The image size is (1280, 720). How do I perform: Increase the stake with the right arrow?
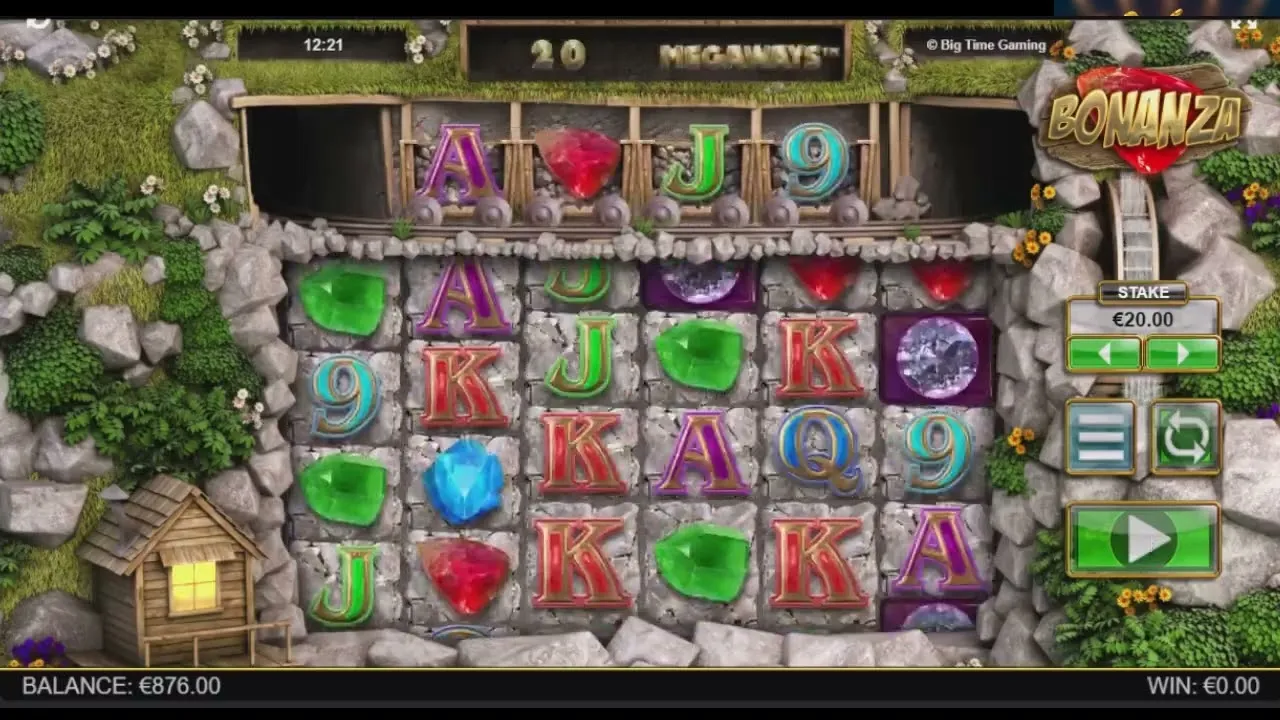1182,354
